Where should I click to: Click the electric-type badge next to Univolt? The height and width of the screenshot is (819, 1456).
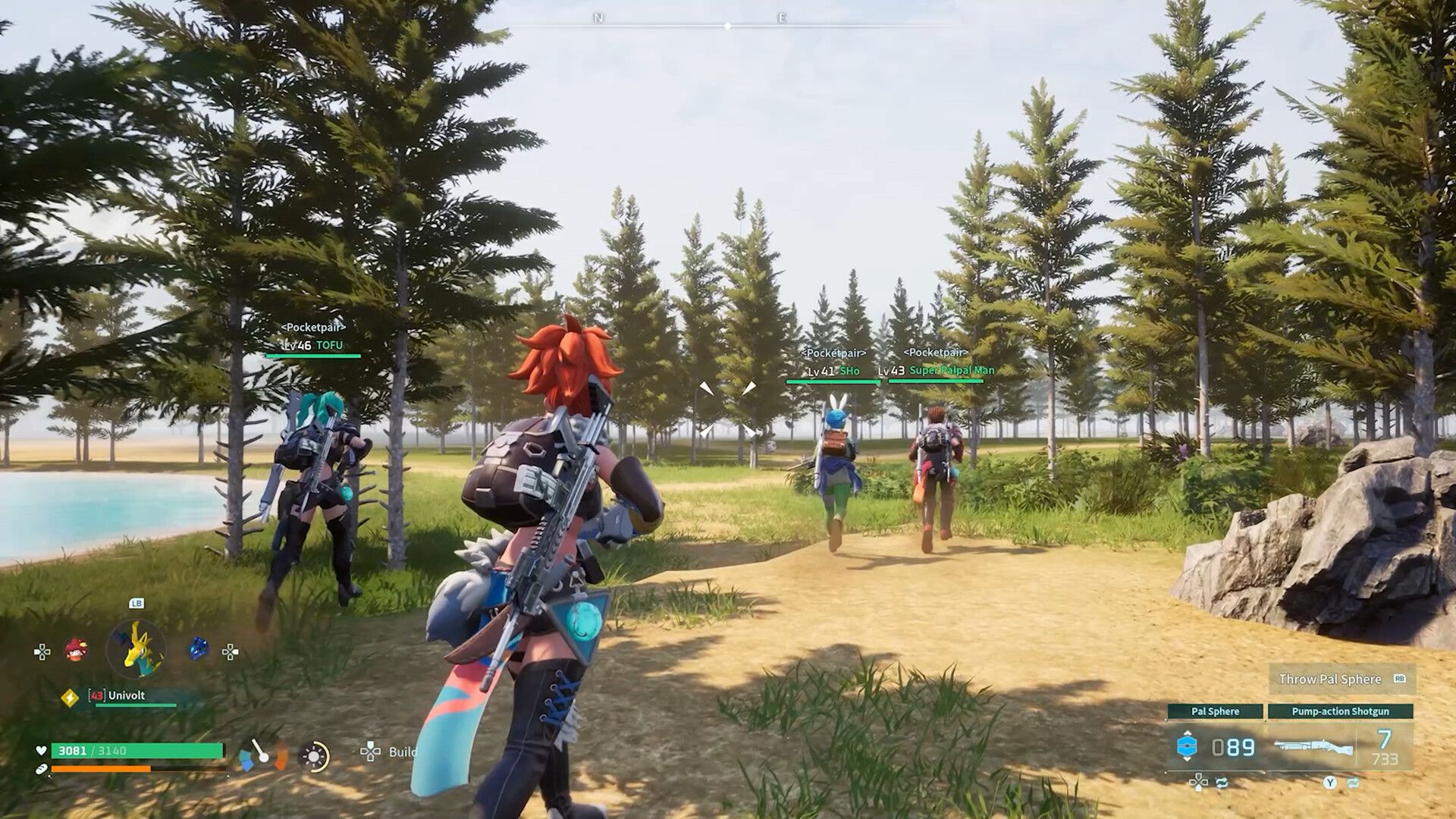pyautogui.click(x=70, y=697)
